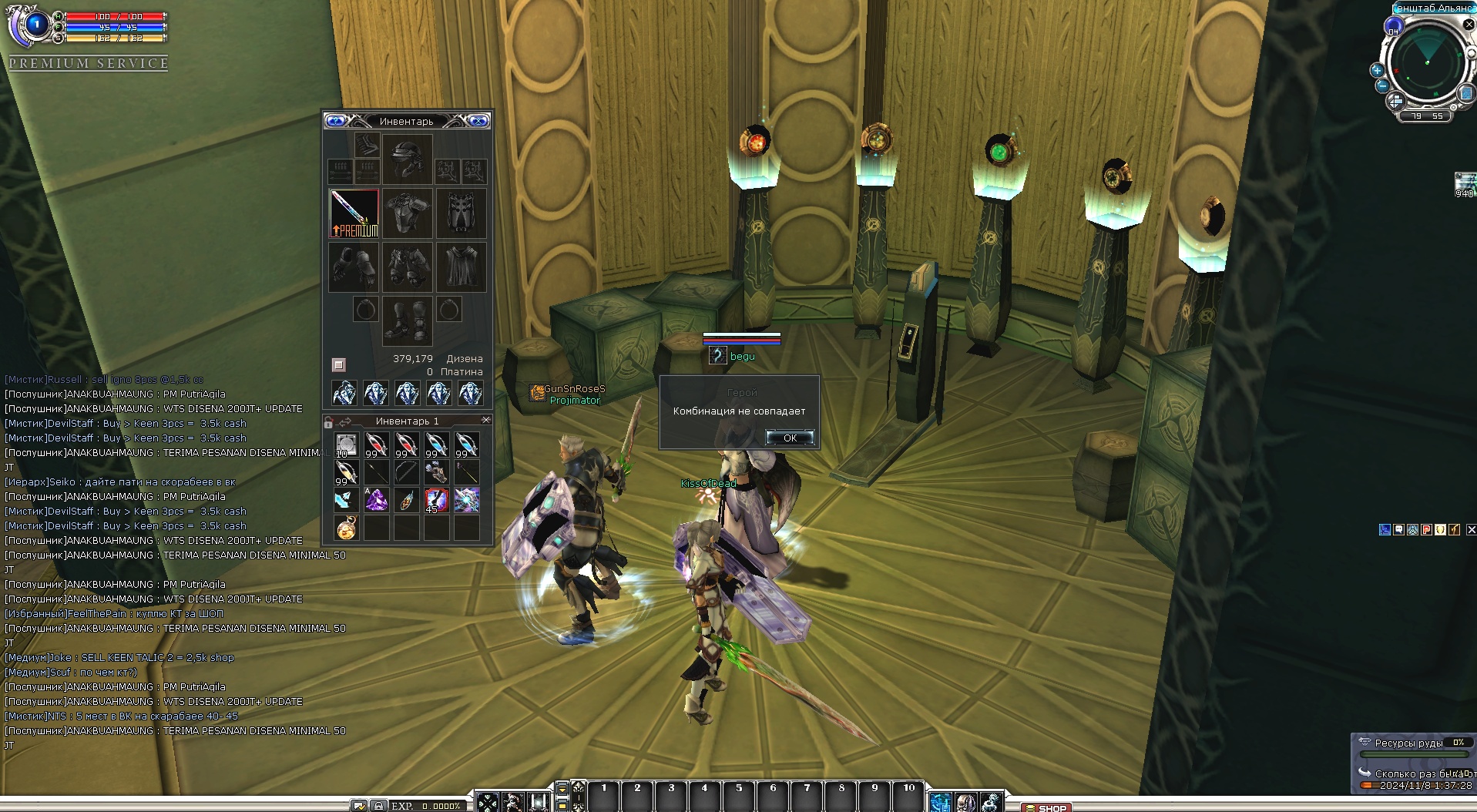
Task: Click the PREMIUM SERVICE label
Action: click(89, 63)
